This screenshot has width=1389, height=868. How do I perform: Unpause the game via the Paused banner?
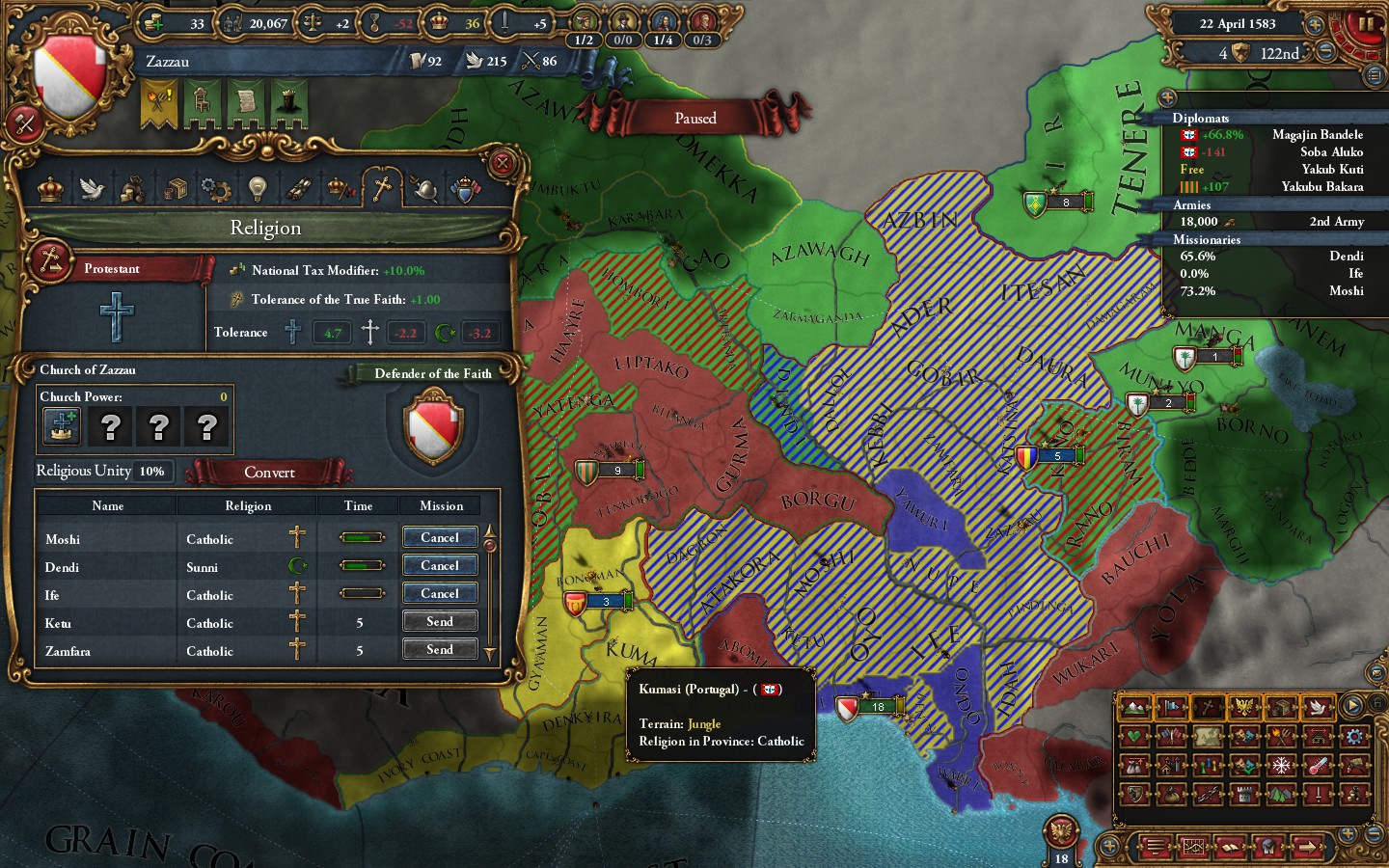point(694,117)
